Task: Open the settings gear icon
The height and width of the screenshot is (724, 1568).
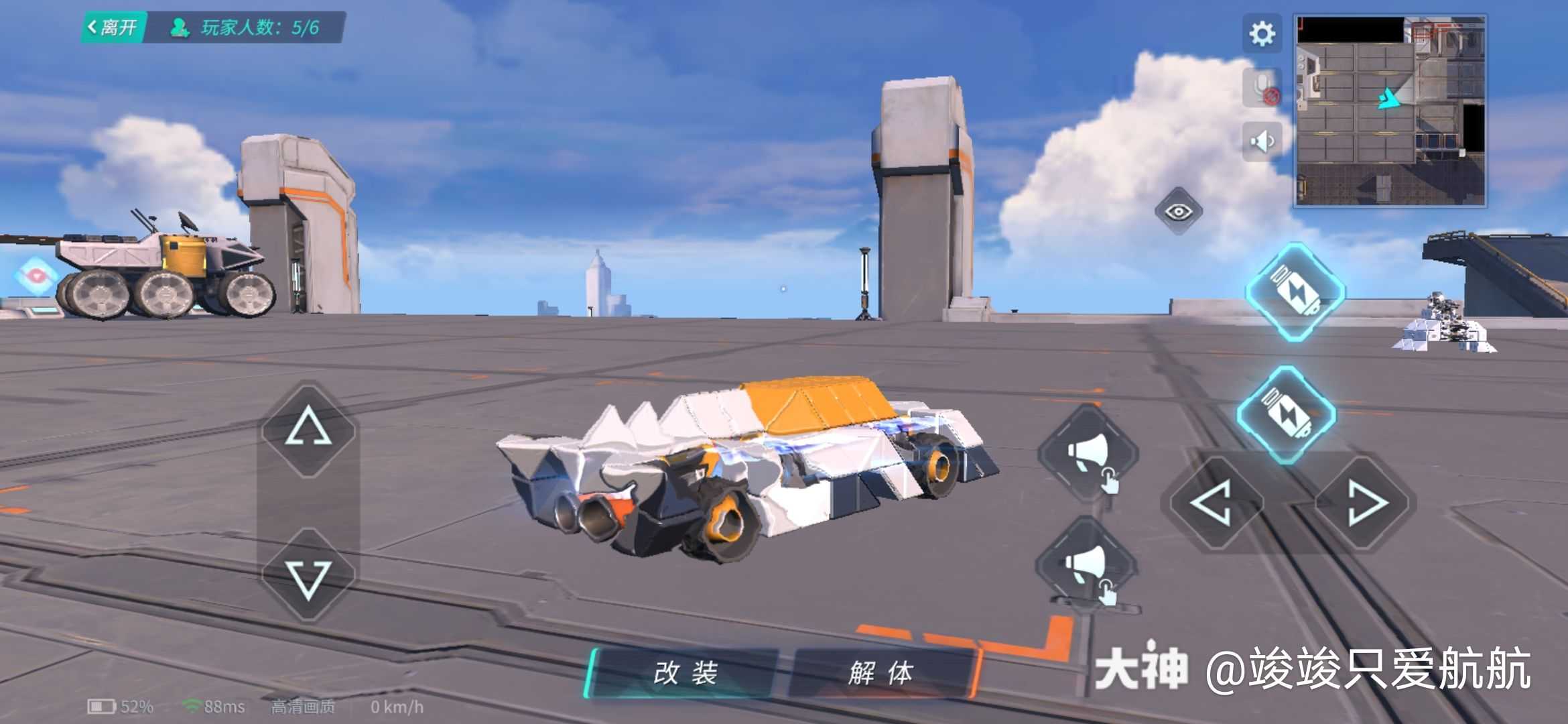Action: pos(1261,34)
